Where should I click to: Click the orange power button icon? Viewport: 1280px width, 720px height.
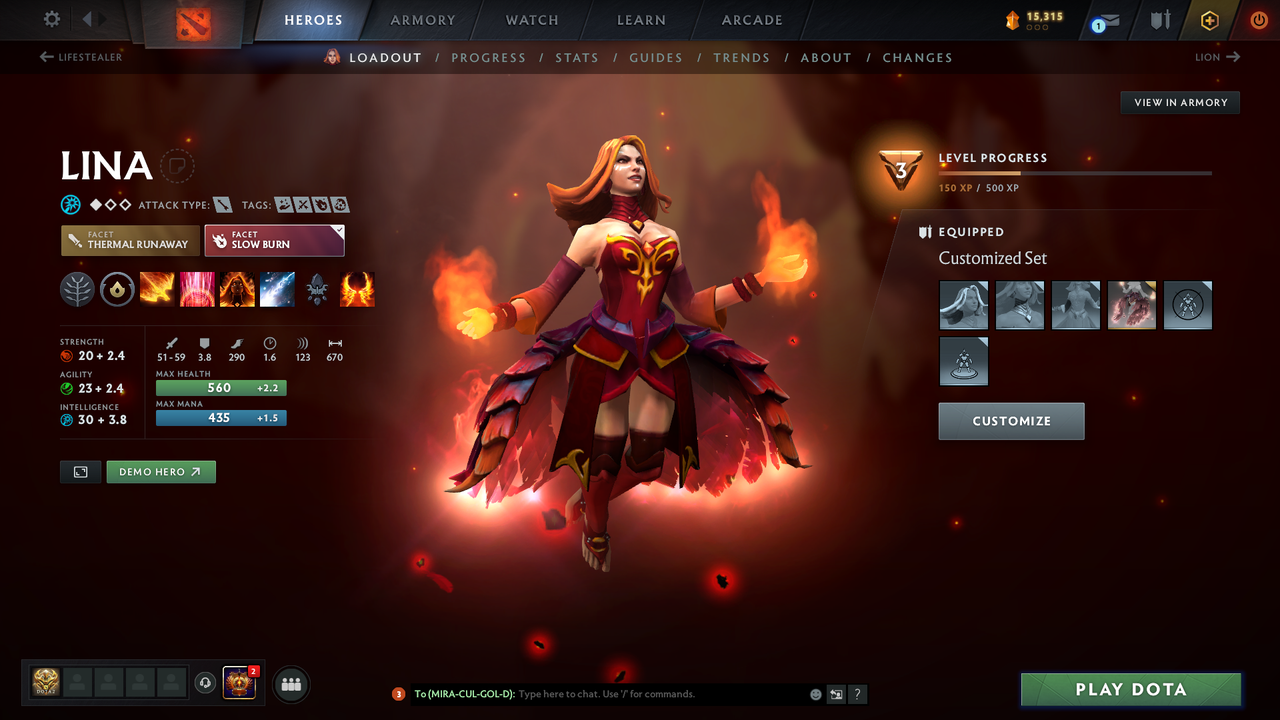1257,19
